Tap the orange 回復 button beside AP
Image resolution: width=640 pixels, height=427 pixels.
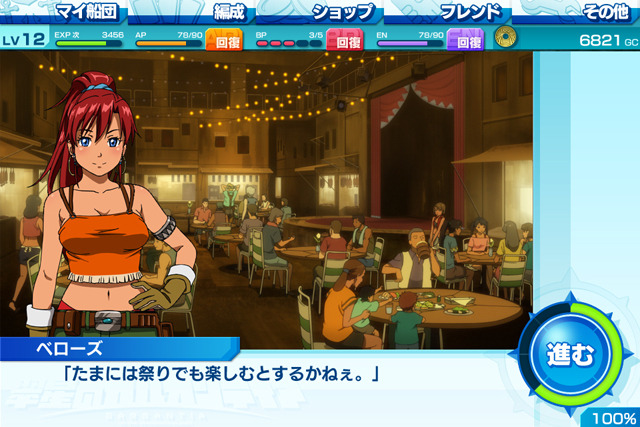[x=222, y=40]
